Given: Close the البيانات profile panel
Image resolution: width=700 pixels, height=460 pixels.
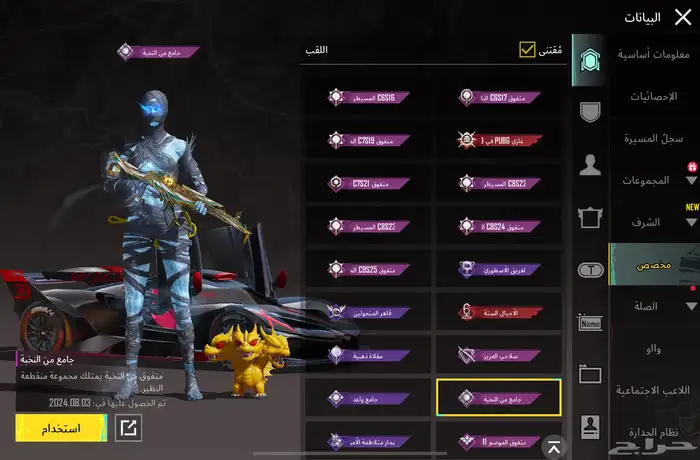Looking at the screenshot, I should pyautogui.click(x=683, y=16).
